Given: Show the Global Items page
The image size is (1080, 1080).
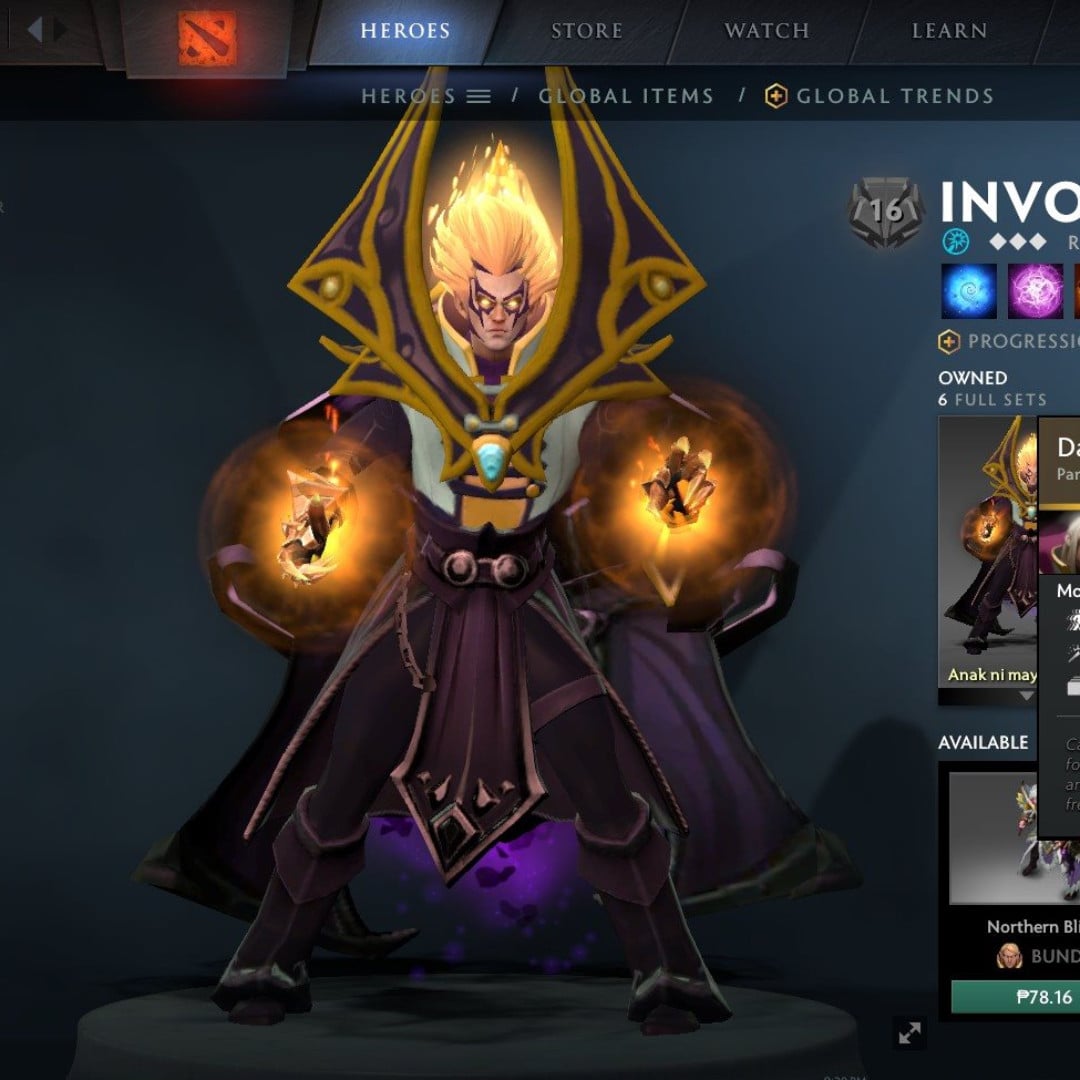Looking at the screenshot, I should pos(626,97).
